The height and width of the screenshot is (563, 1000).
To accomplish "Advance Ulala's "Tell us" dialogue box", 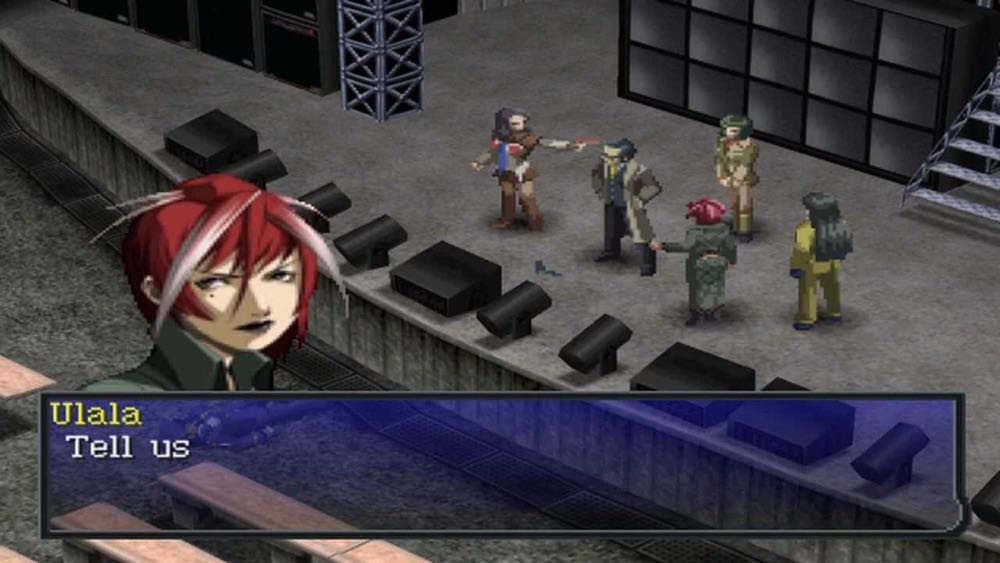I will point(500,464).
